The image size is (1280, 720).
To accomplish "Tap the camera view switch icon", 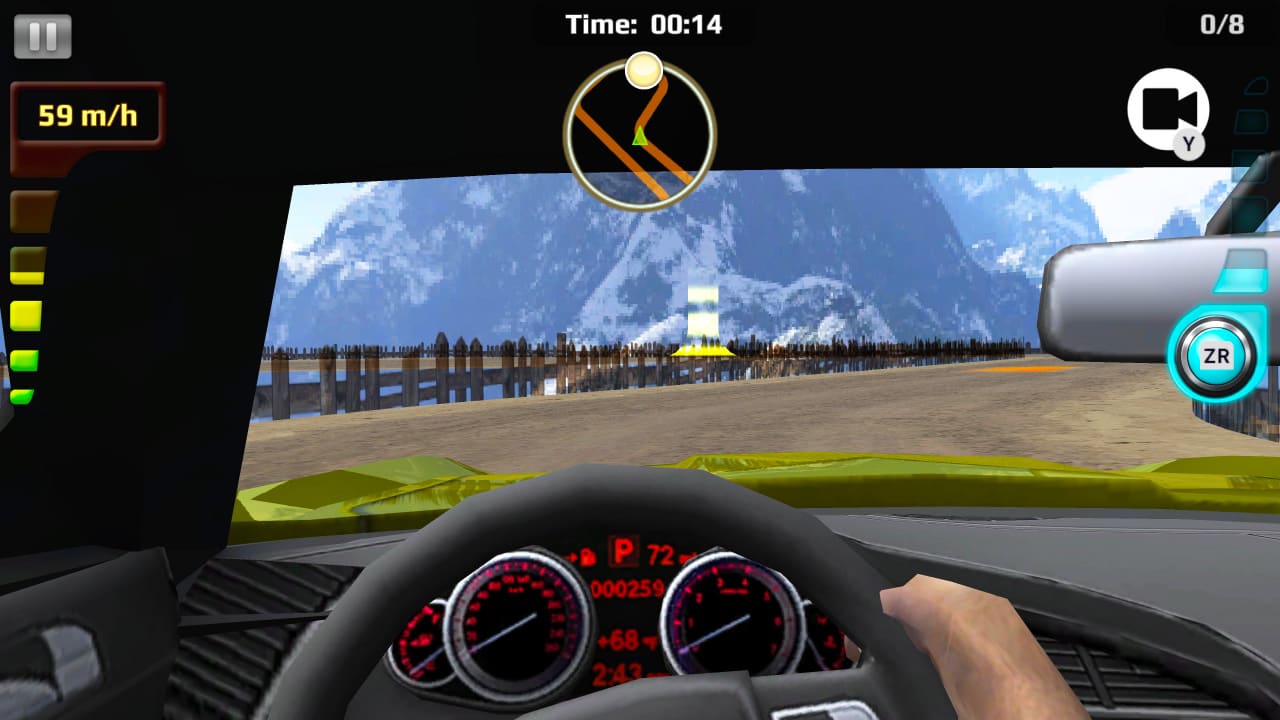I will [1167, 108].
